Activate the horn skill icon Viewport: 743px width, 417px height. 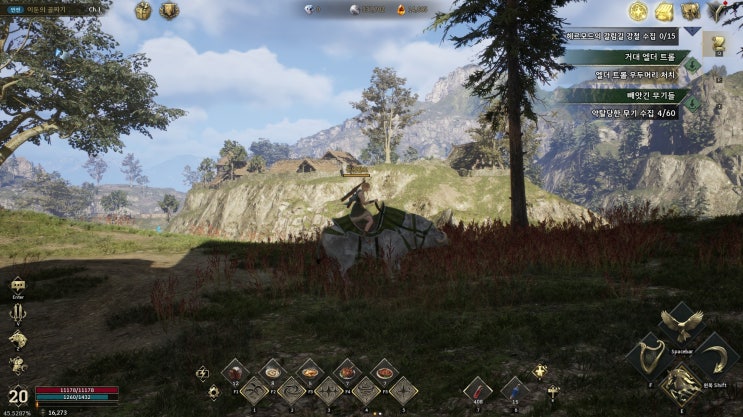tap(647, 357)
